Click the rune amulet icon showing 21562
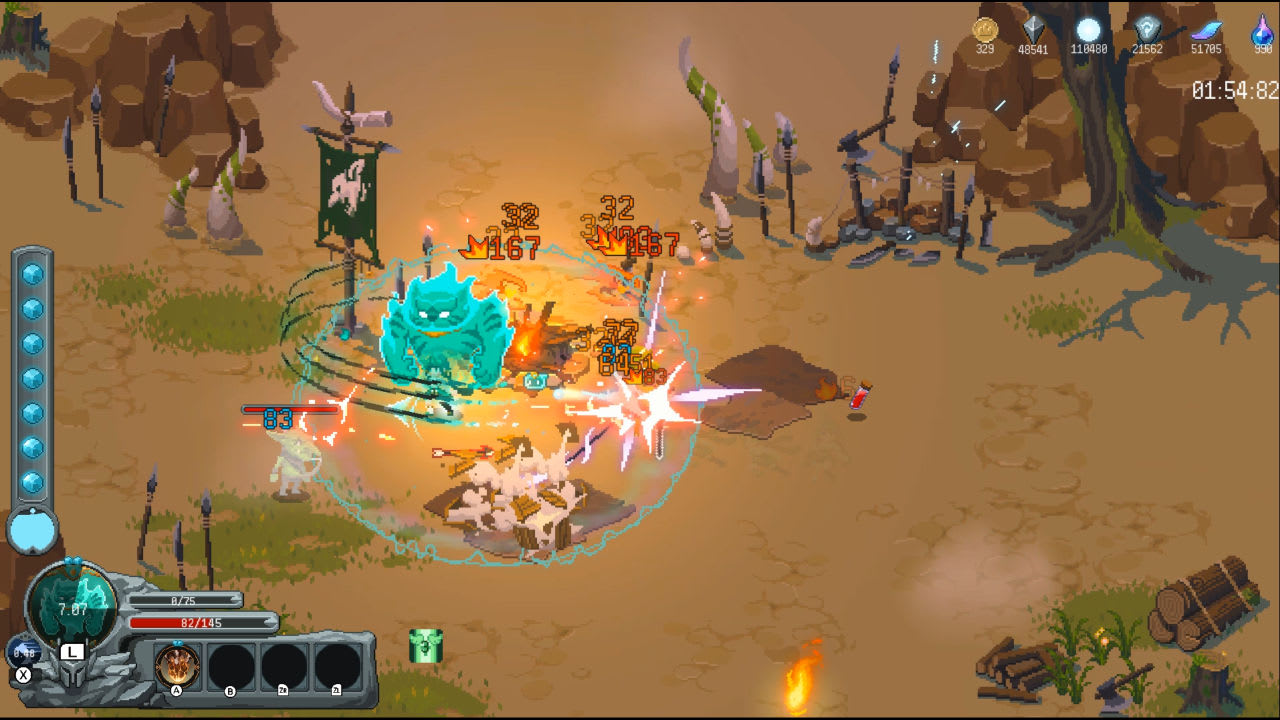This screenshot has width=1280, height=720. point(1150,28)
